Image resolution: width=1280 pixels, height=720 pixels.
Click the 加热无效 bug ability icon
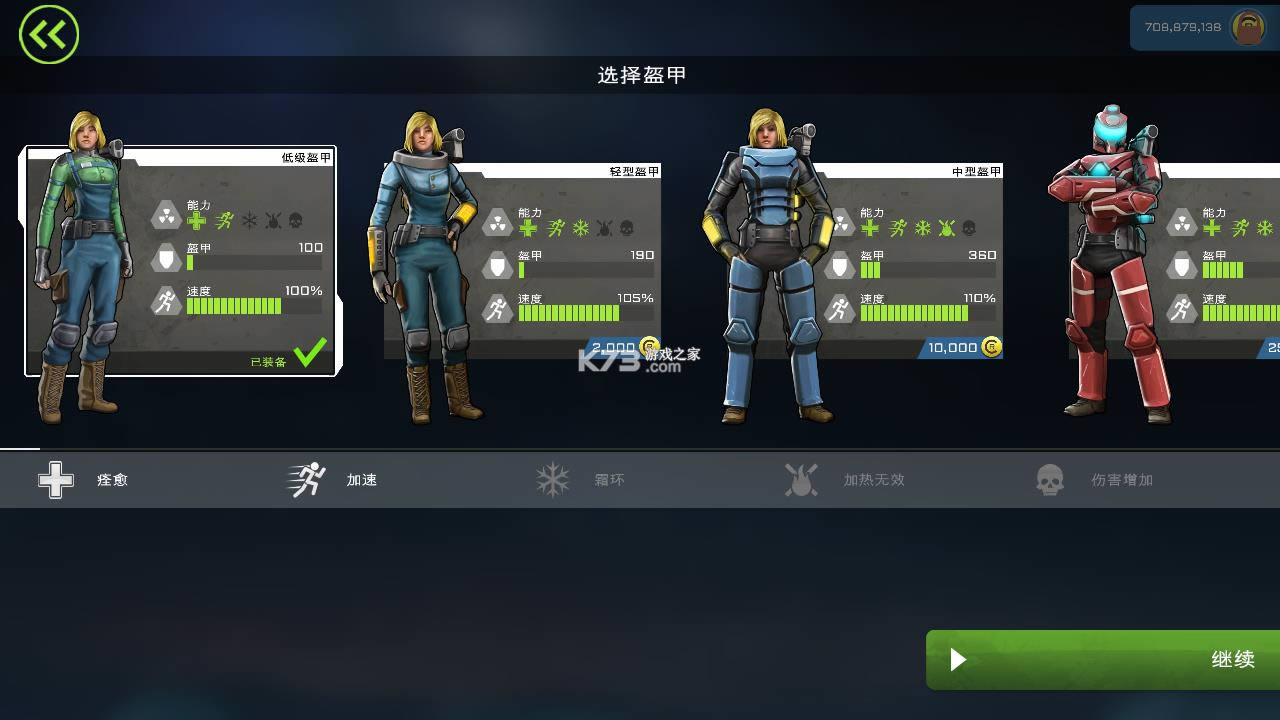point(802,479)
